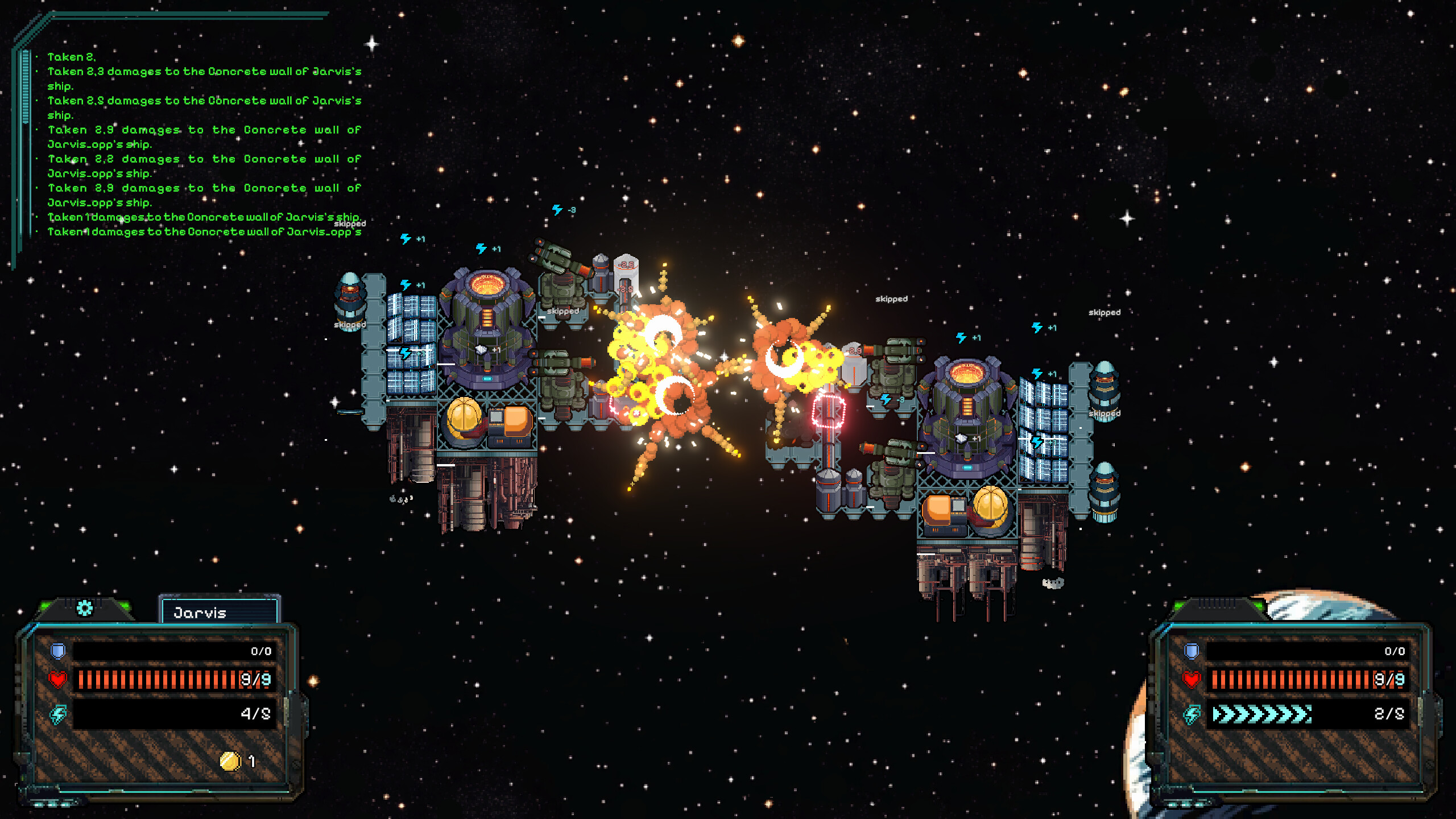Image resolution: width=1456 pixels, height=819 pixels.
Task: Open the settings gear menu
Action: (x=84, y=608)
